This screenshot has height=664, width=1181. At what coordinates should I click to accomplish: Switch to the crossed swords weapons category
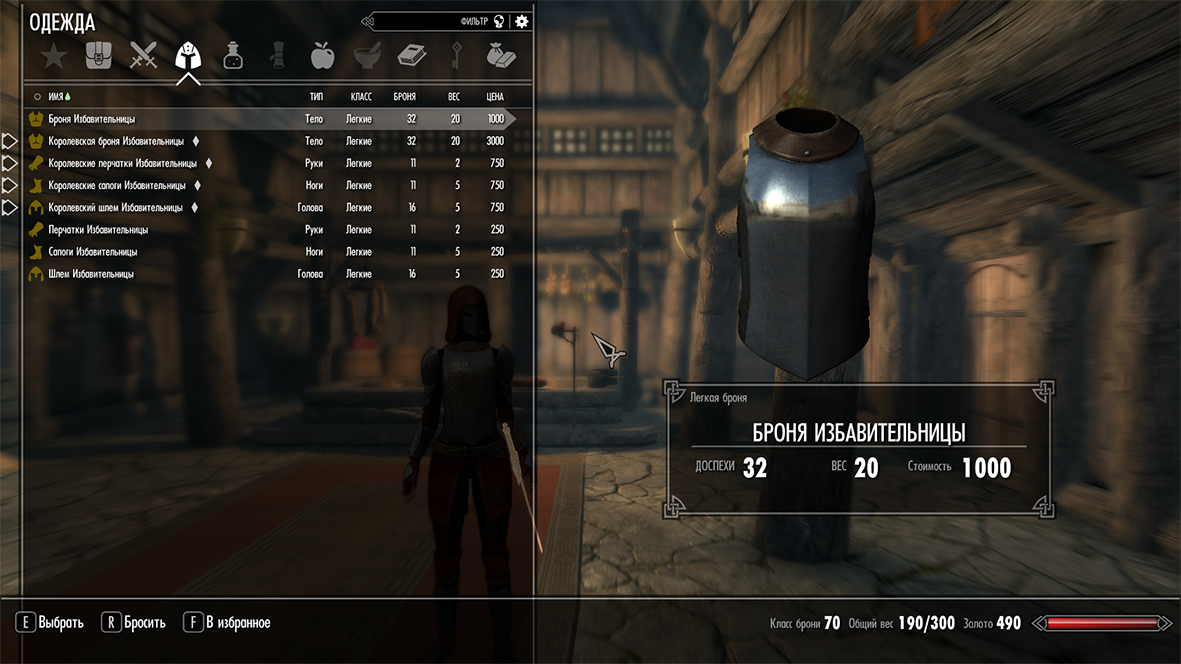click(x=144, y=56)
